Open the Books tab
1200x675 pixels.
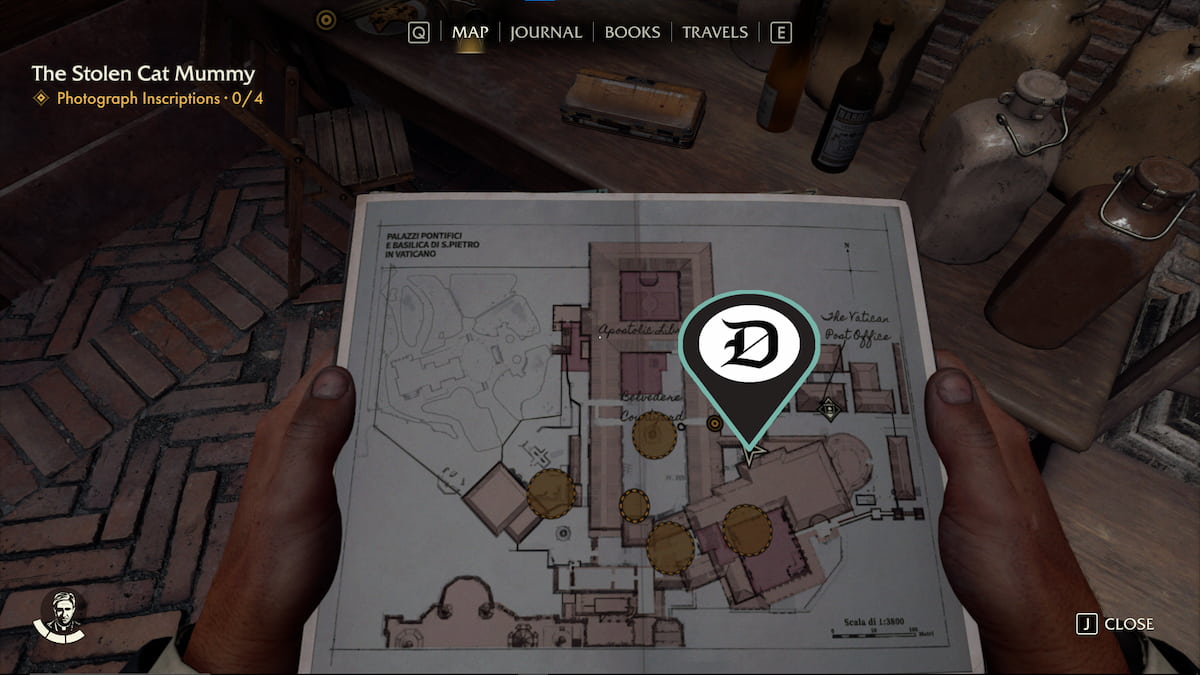(x=632, y=32)
